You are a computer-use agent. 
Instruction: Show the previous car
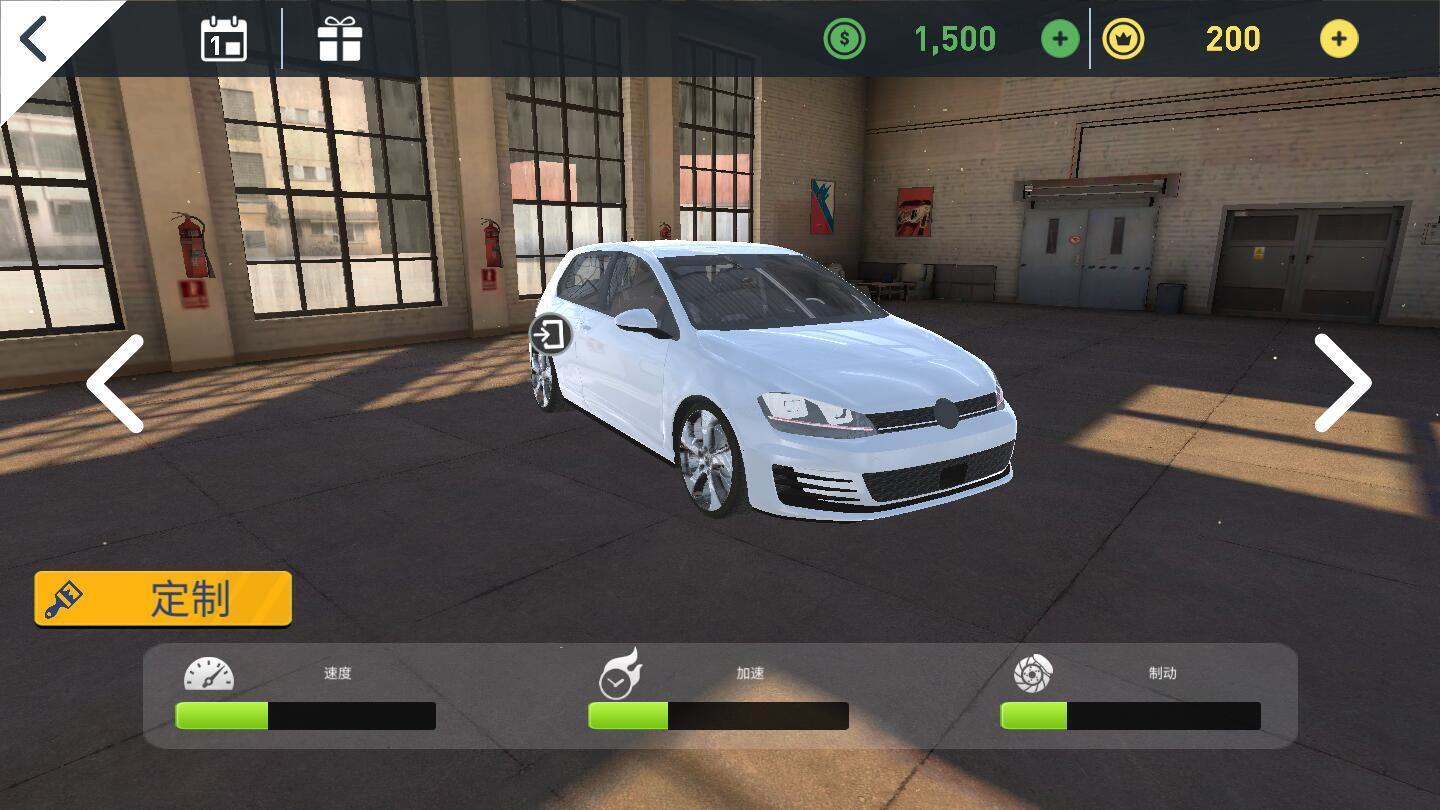pos(116,384)
